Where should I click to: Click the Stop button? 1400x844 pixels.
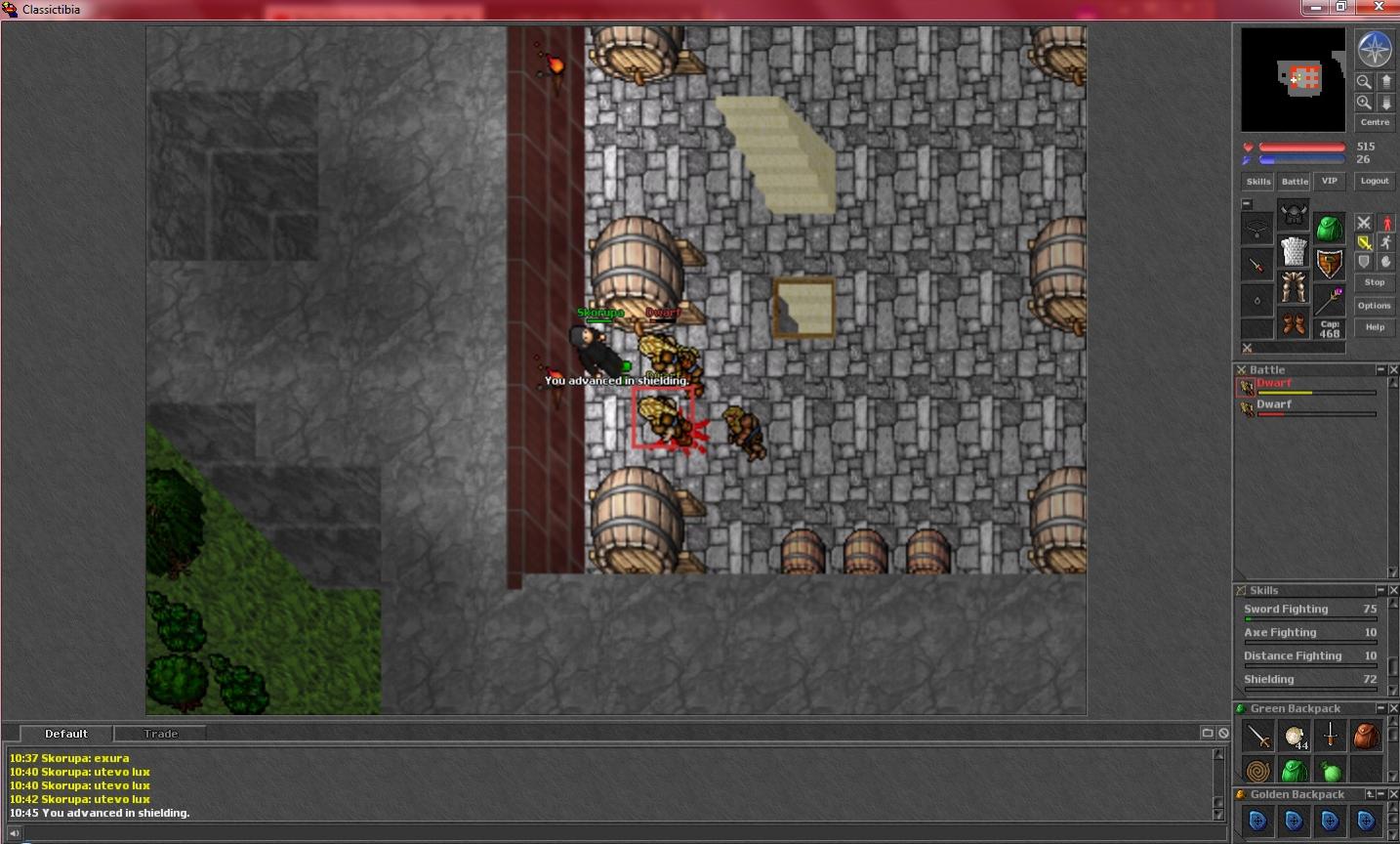1375,282
